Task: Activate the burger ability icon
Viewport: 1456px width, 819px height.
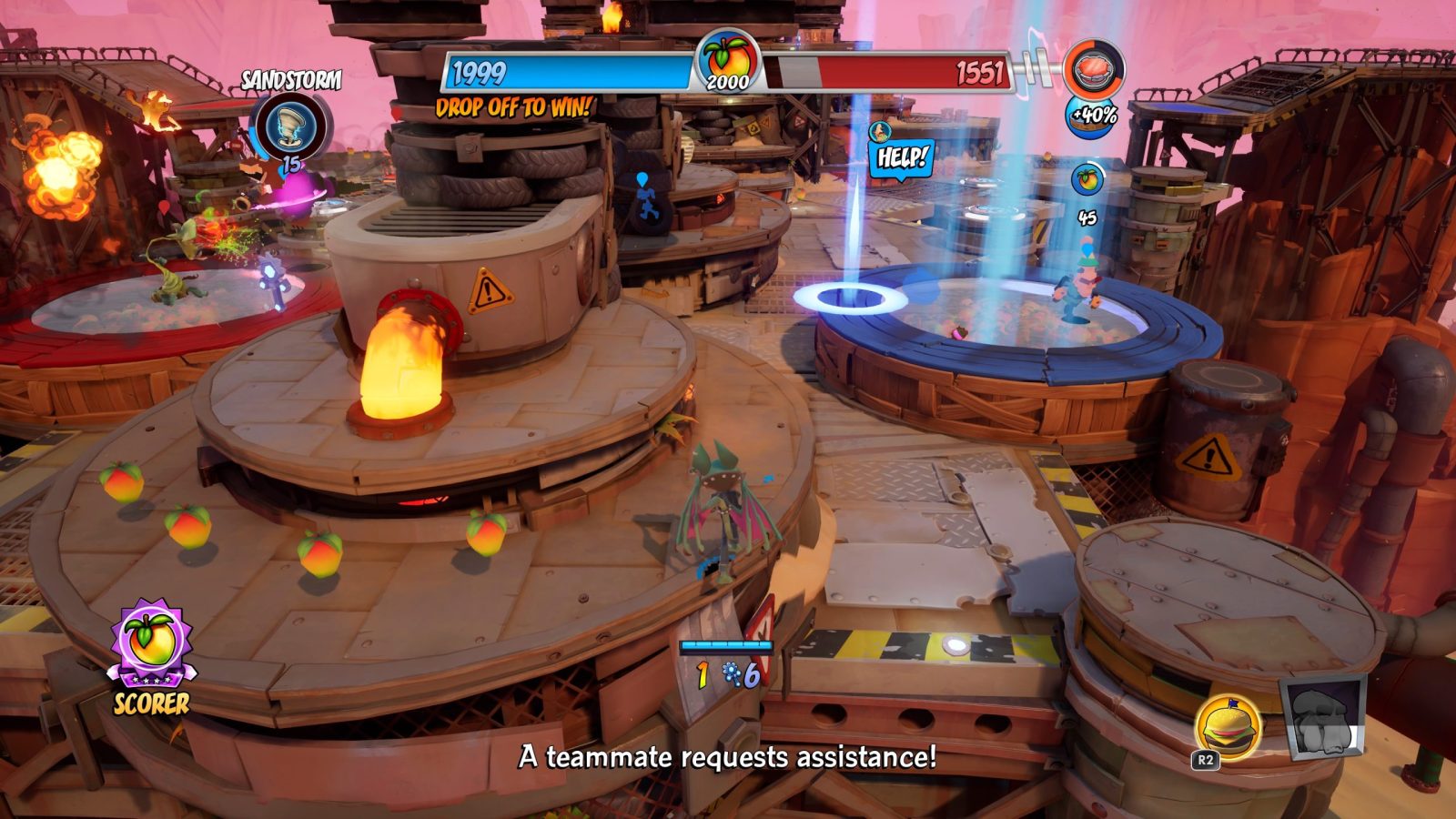Action: tap(1229, 727)
